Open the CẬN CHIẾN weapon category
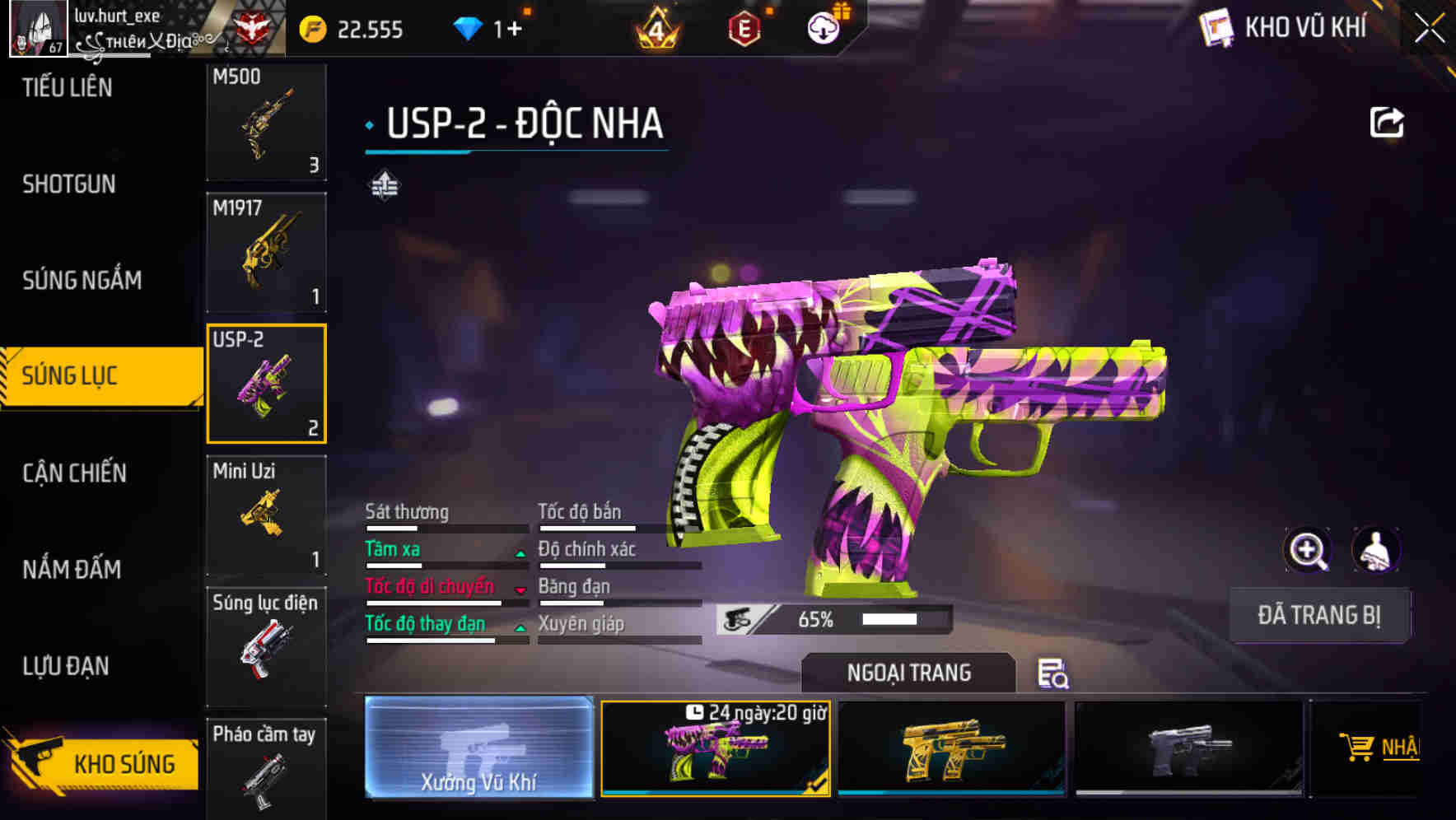1456x820 pixels. coord(72,474)
